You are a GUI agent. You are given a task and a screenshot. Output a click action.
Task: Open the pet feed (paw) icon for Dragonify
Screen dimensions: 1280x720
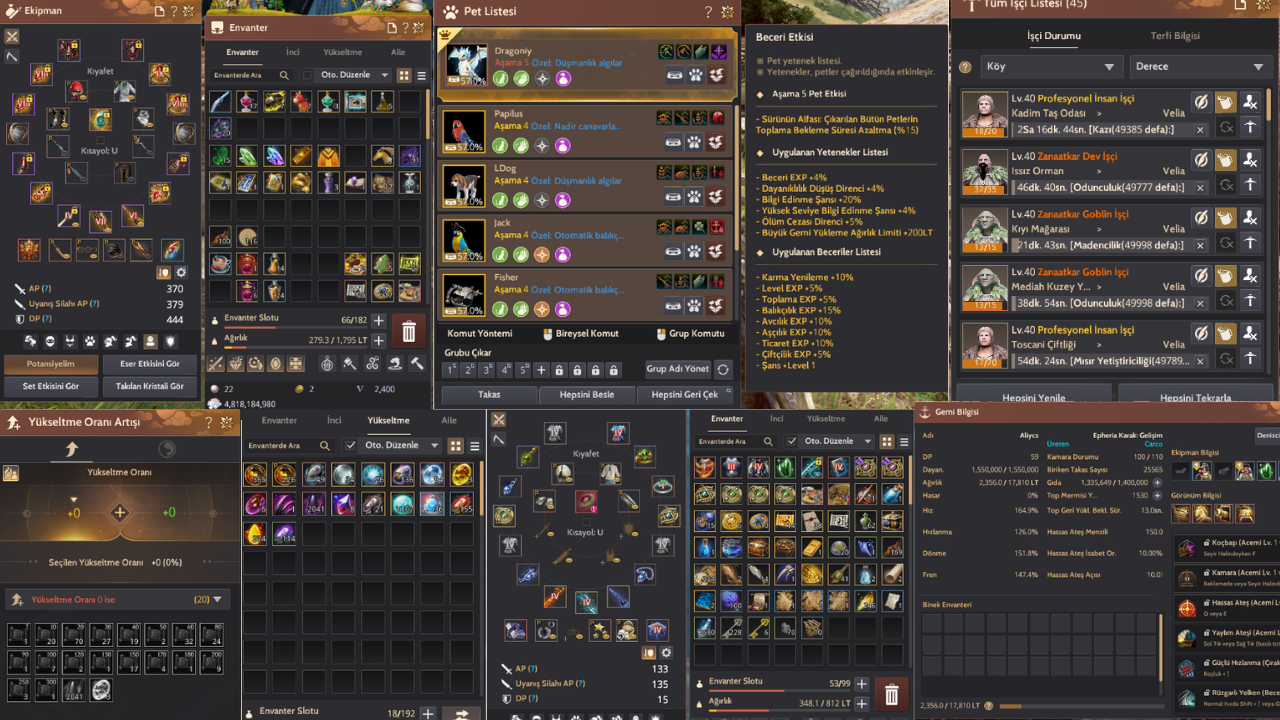(x=696, y=75)
